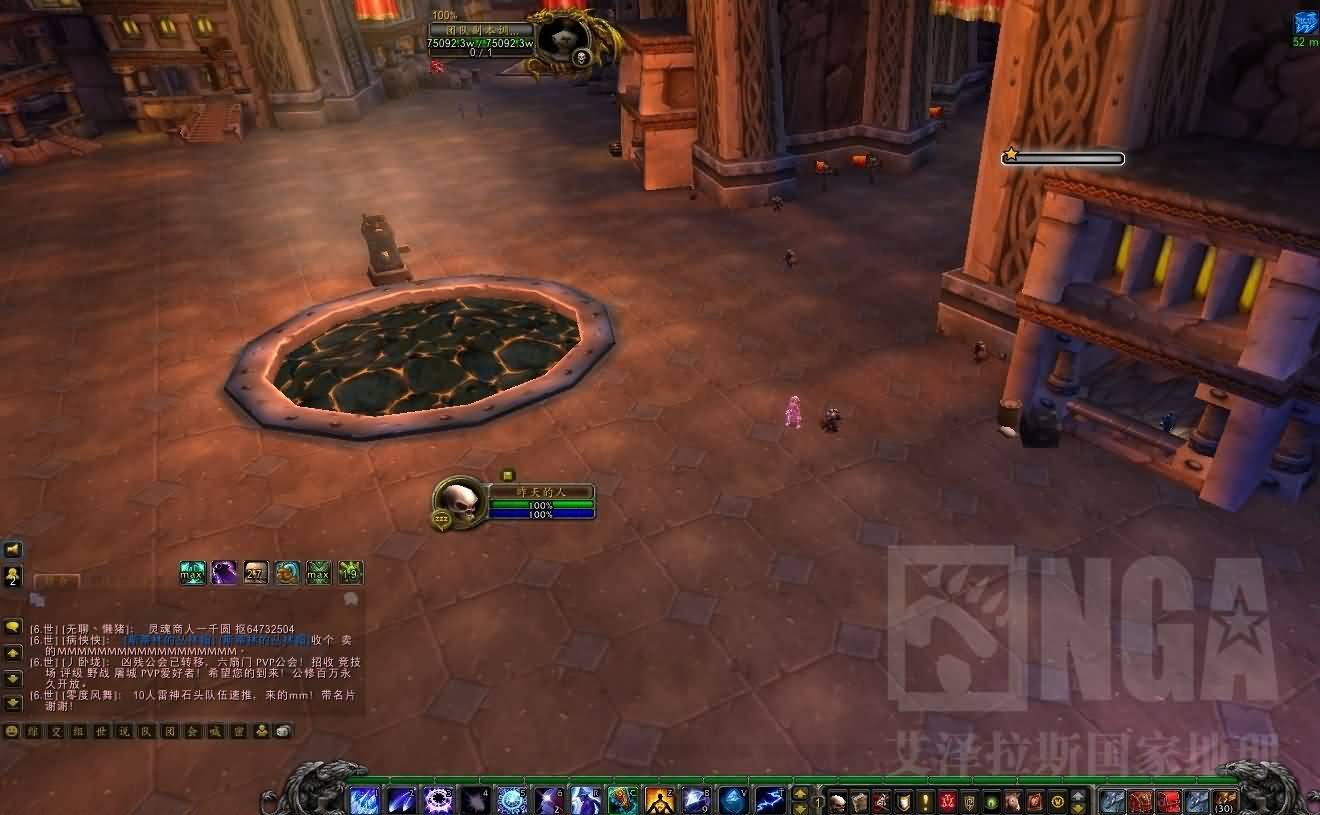Open the social friends button showing 2
Image resolution: width=1320 pixels, height=815 pixels.
[13, 575]
